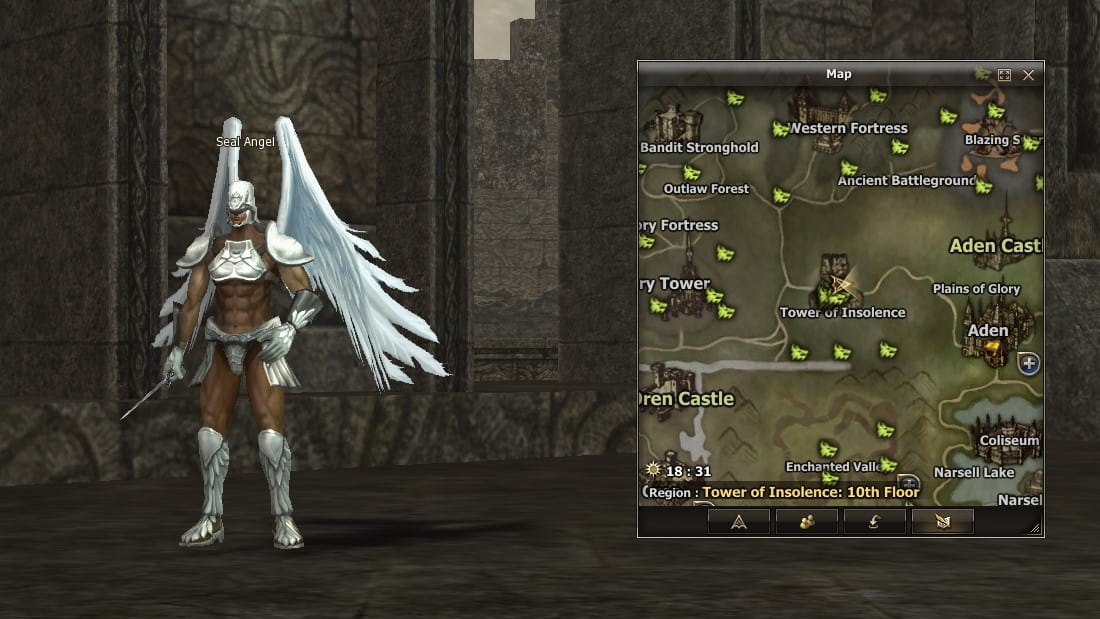Select the Coliseum map location
This screenshot has width=1100, height=619.
tap(1009, 441)
